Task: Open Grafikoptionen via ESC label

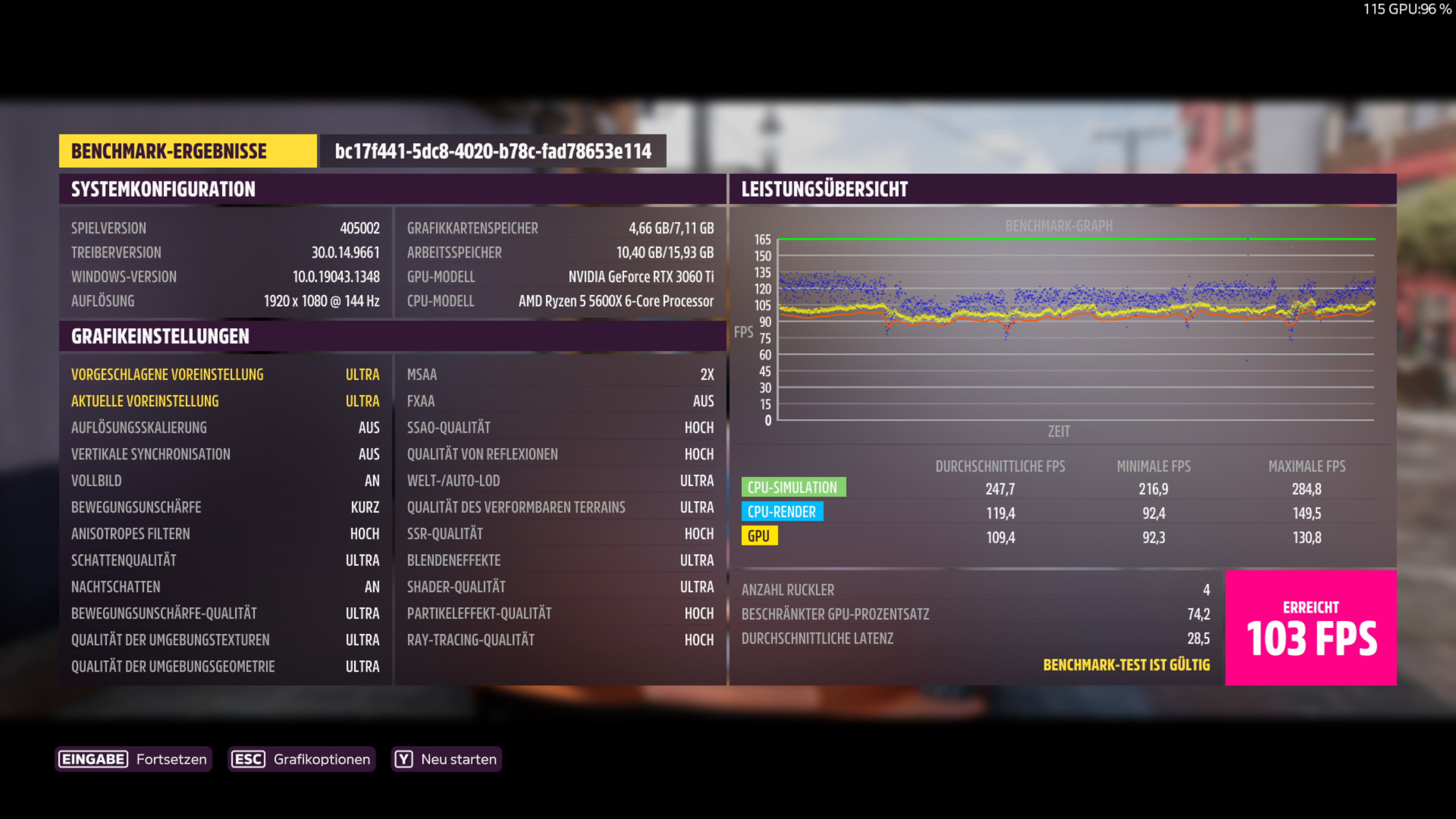Action: pos(322,759)
